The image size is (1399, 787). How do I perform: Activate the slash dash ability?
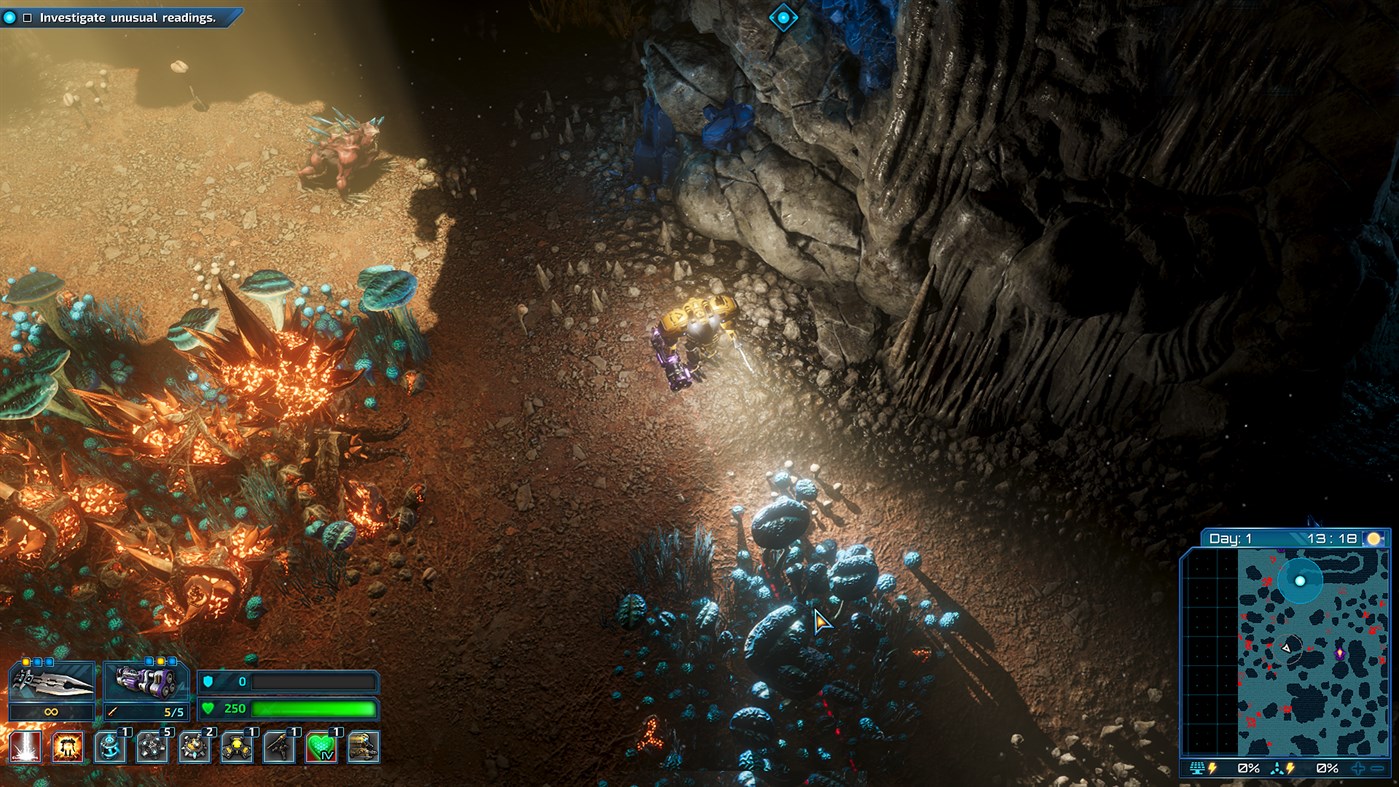point(26,747)
